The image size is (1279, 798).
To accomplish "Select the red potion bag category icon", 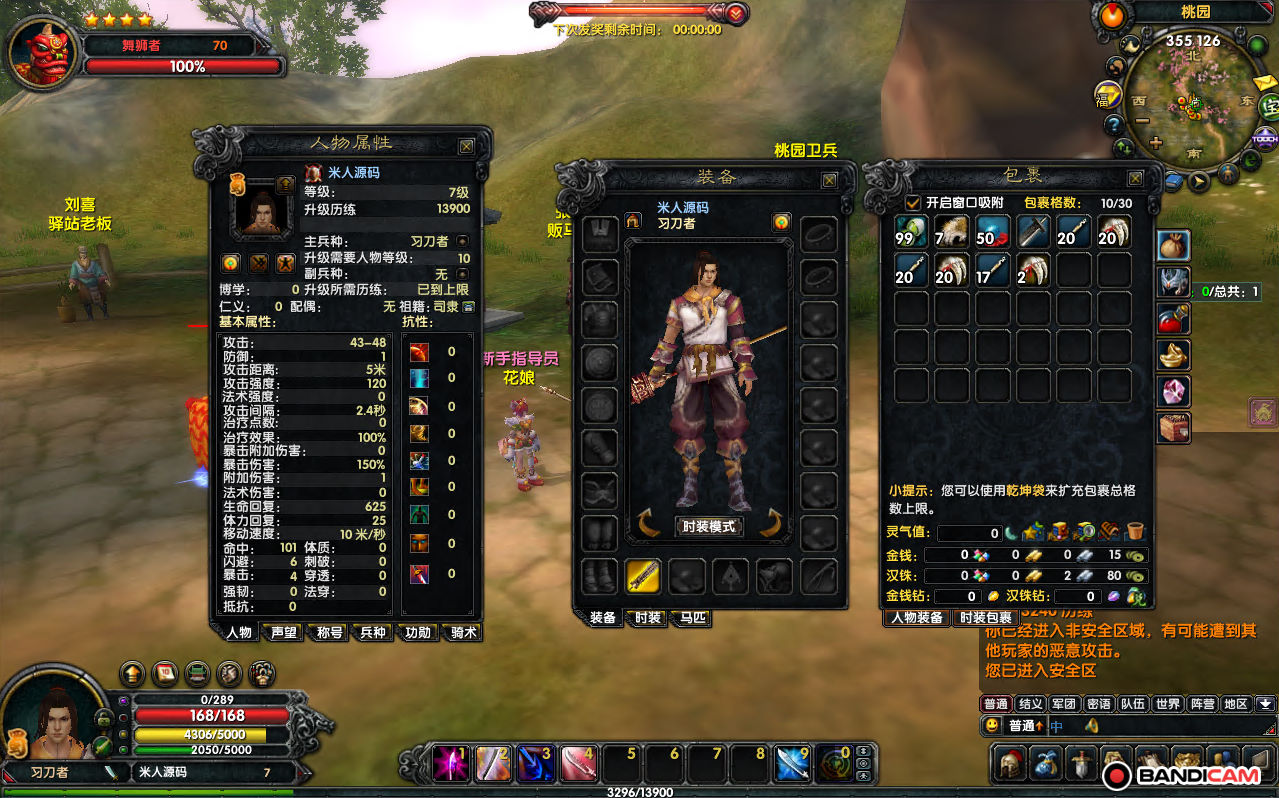I will 1174,319.
